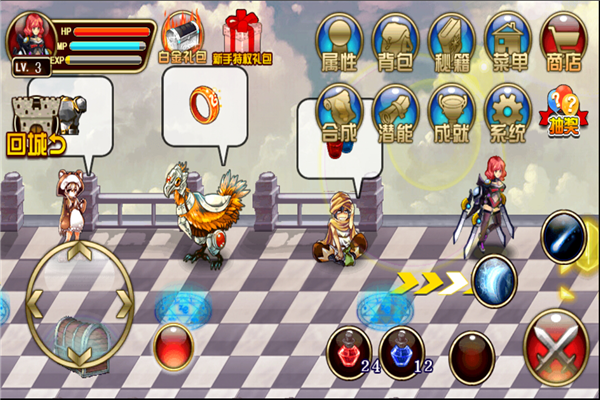600x400 pixels.
Task: Use the red health potion
Action: (349, 351)
